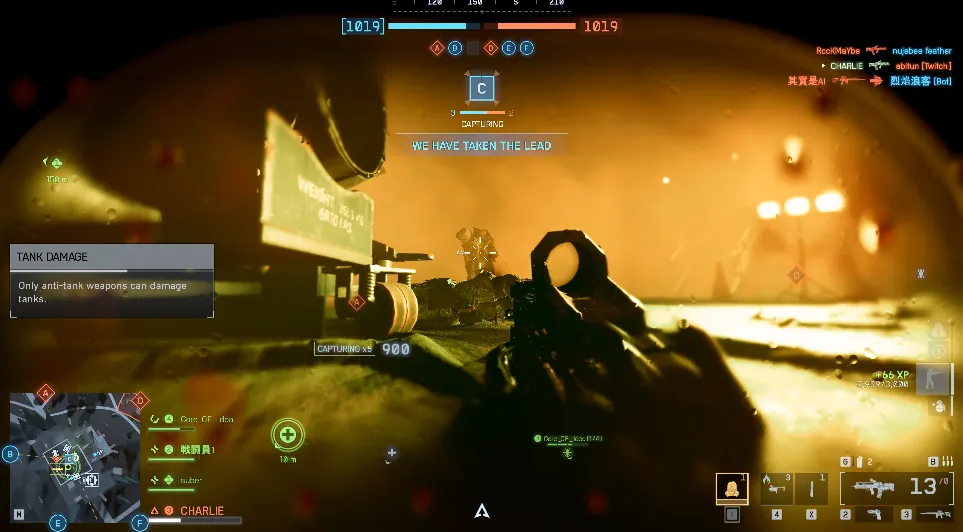Click the green medic cross marker
Screen dimensions: 963x532
tap(288, 435)
